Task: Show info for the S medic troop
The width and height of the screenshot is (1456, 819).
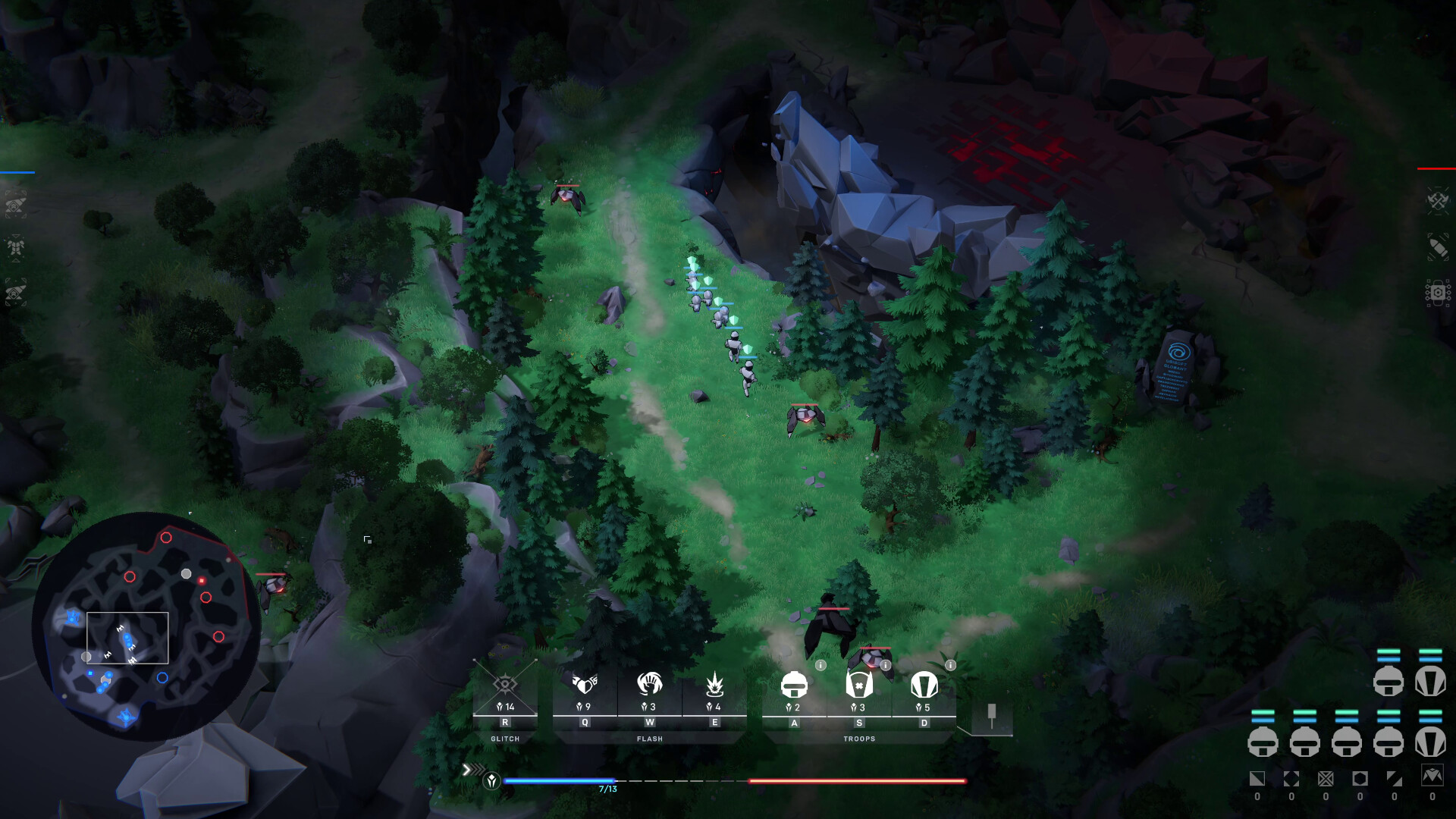Action: click(886, 665)
